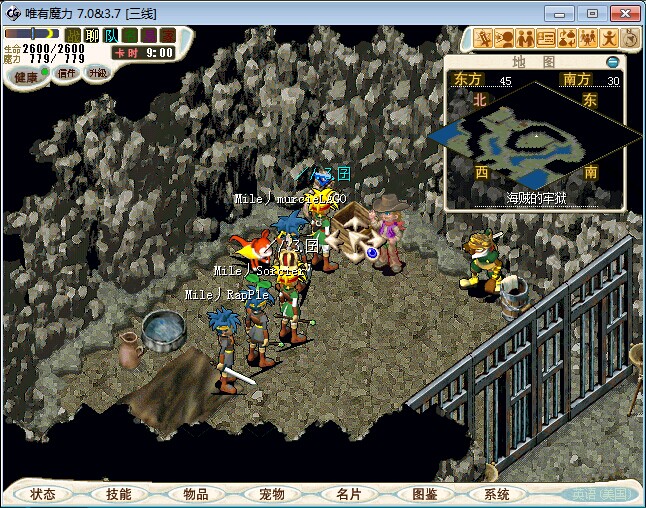Minimize the 地图 map panel
646x508 pixels.
[613, 62]
